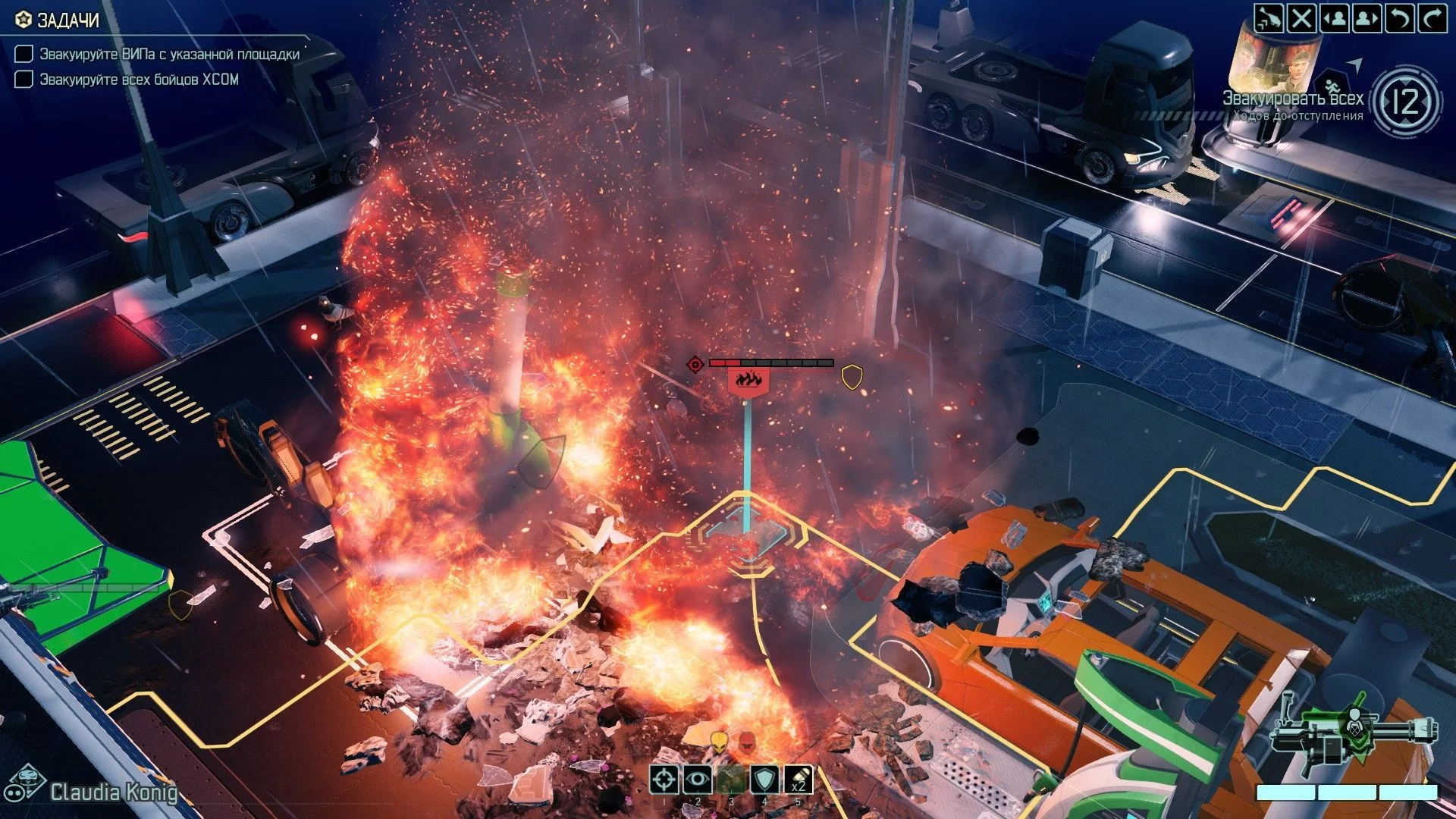Click the evacuate all XCOM soldiers objective
Image resolution: width=1456 pixels, height=819 pixels.
[x=139, y=79]
